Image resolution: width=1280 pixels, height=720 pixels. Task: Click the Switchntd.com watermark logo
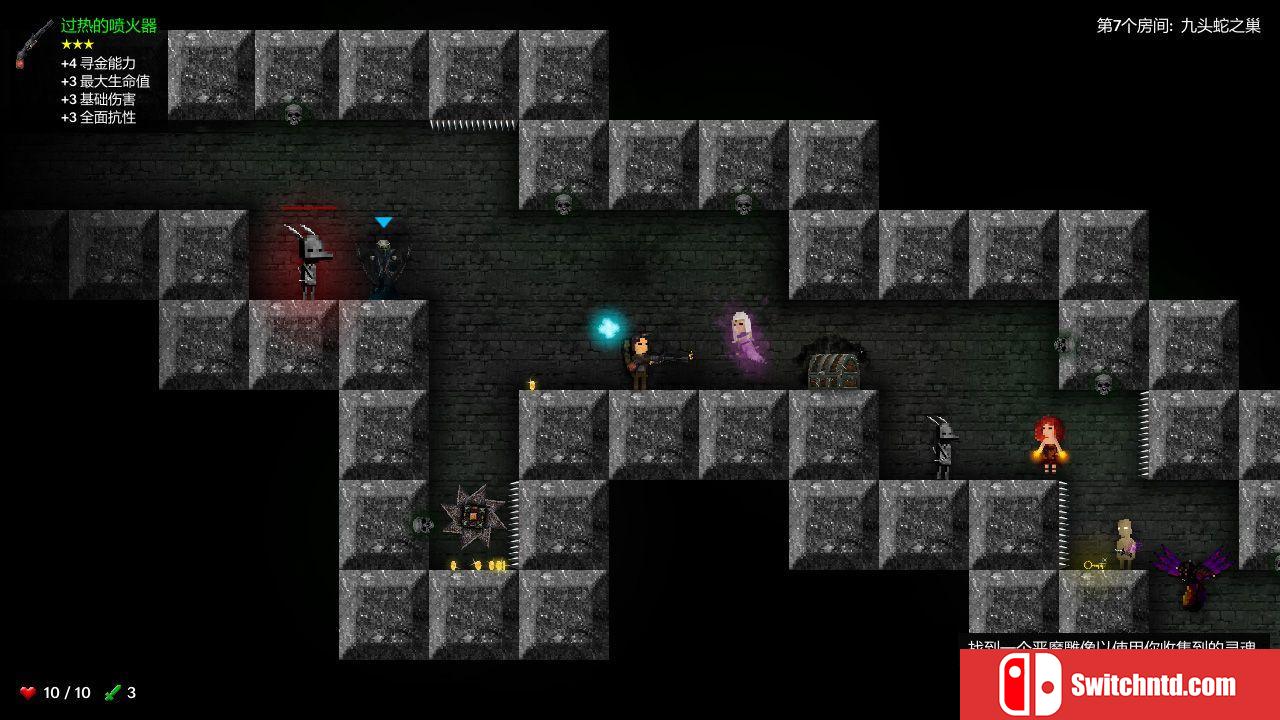(1119, 685)
